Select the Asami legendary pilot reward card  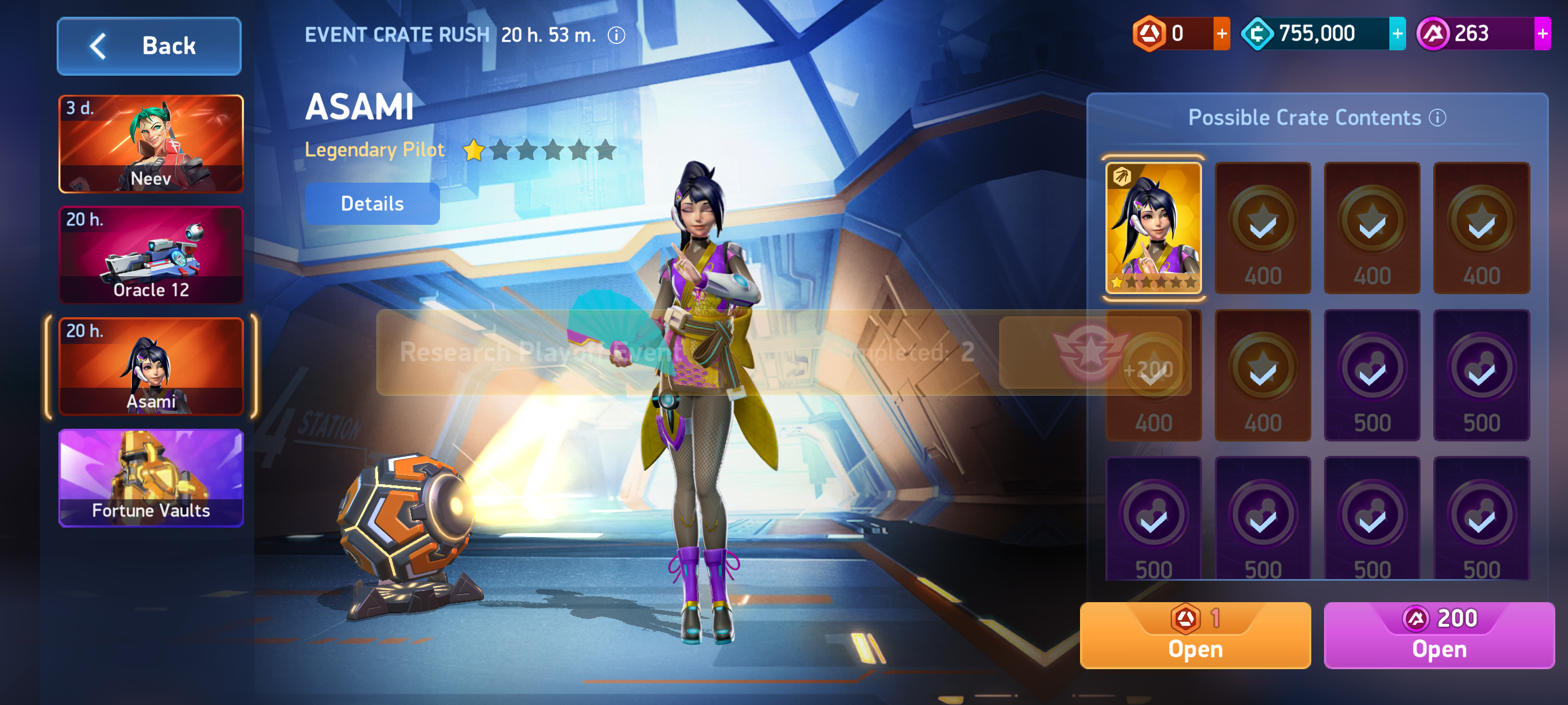(x=1153, y=228)
